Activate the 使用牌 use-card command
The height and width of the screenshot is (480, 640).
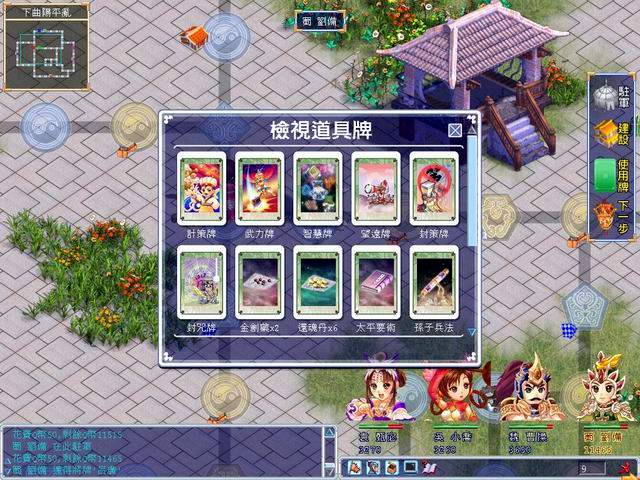(612, 171)
